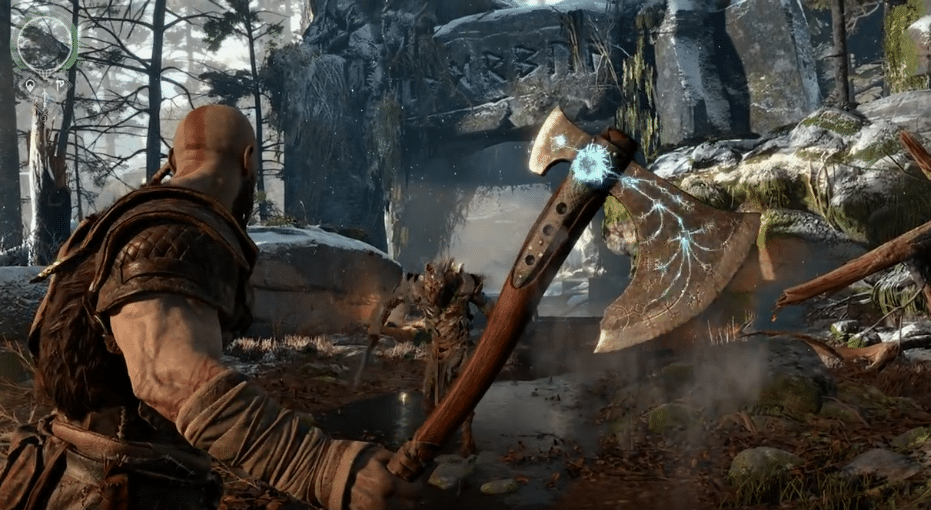Screen dimensions: 931x510
Task: Select the axe icon under the circular emblem
Action: click(x=59, y=85)
